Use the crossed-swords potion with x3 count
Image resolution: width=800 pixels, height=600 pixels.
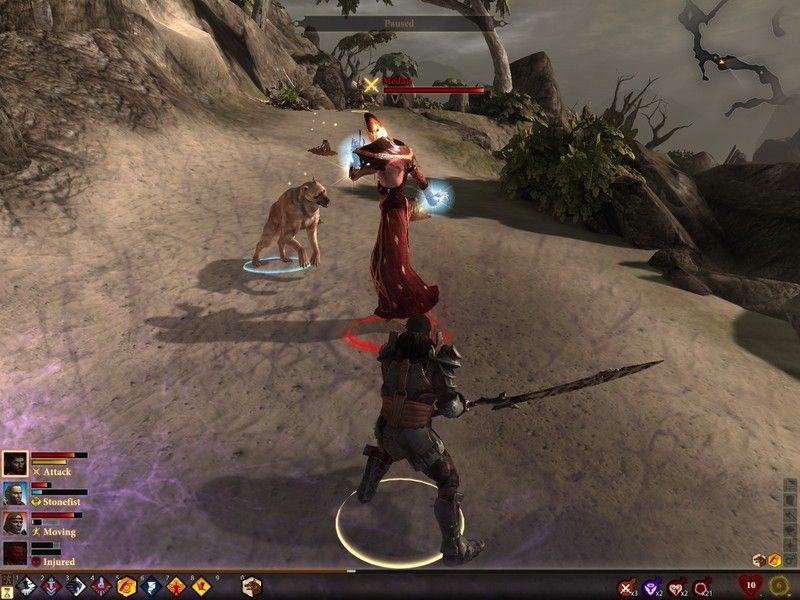(x=627, y=587)
